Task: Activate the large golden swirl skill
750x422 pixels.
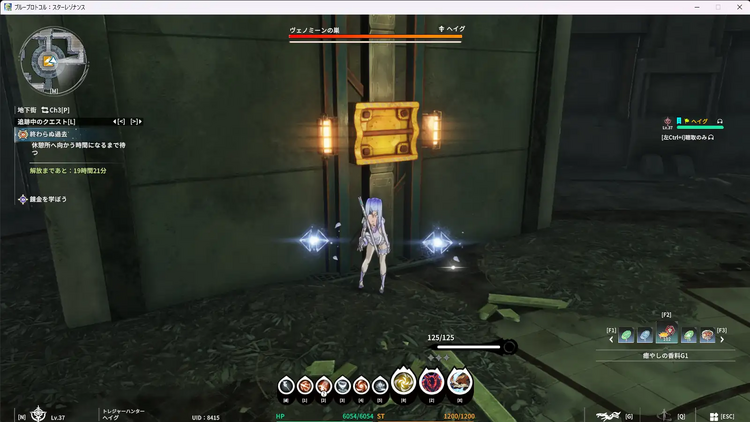Action: [x=403, y=381]
